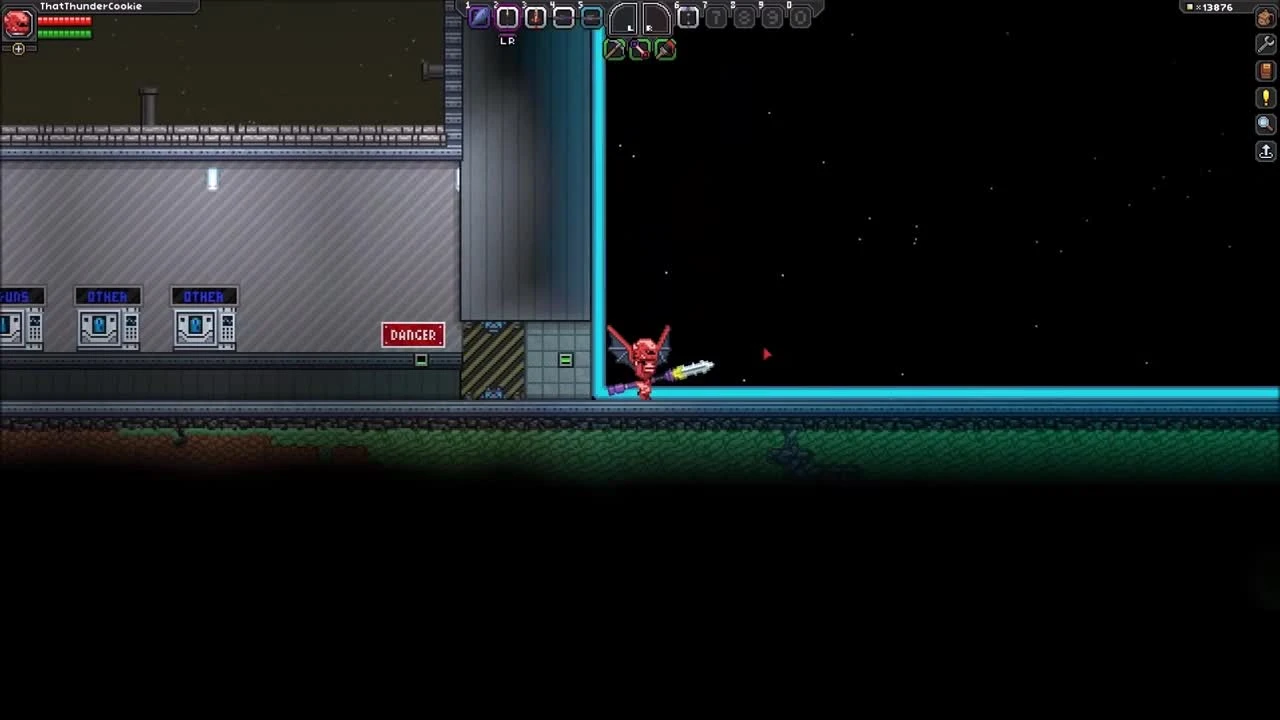Activate the beam-up arrow icon

click(x=1265, y=150)
